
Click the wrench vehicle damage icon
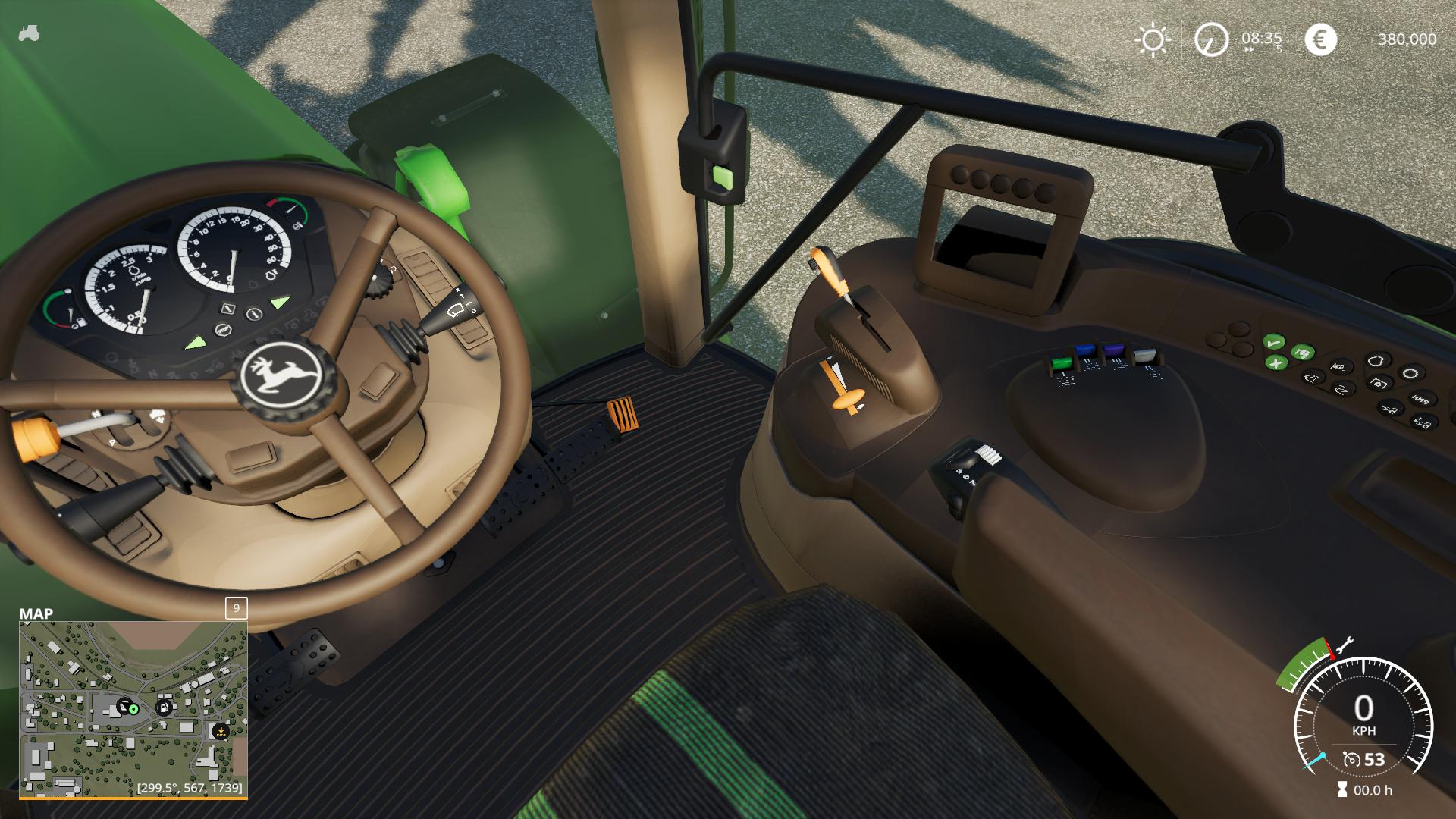click(1342, 645)
